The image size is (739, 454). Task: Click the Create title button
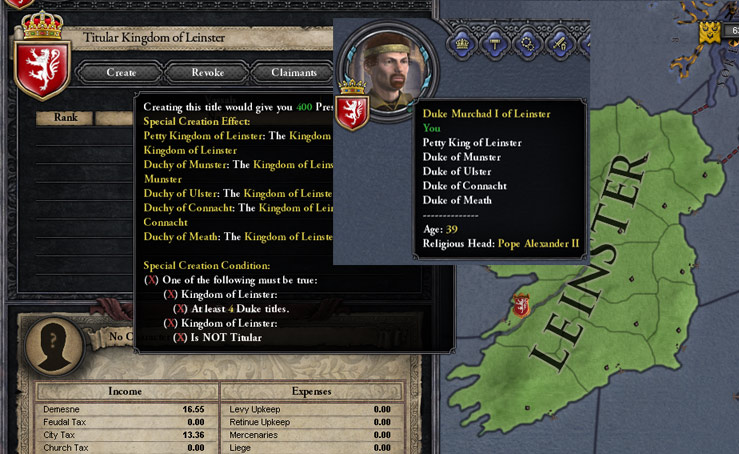coord(120,72)
